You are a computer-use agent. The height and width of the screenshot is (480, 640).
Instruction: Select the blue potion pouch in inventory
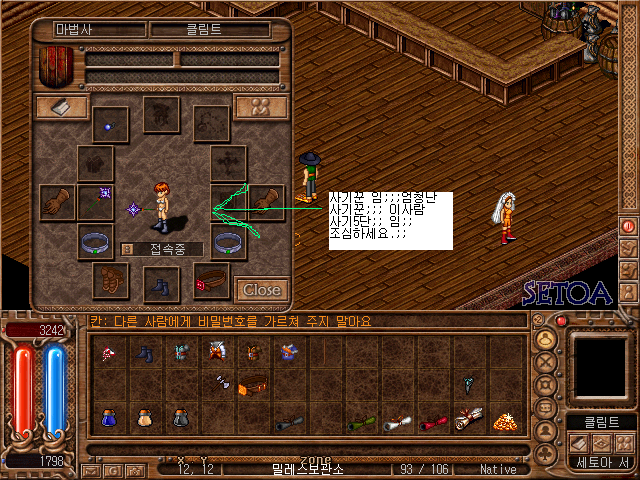click(107, 418)
